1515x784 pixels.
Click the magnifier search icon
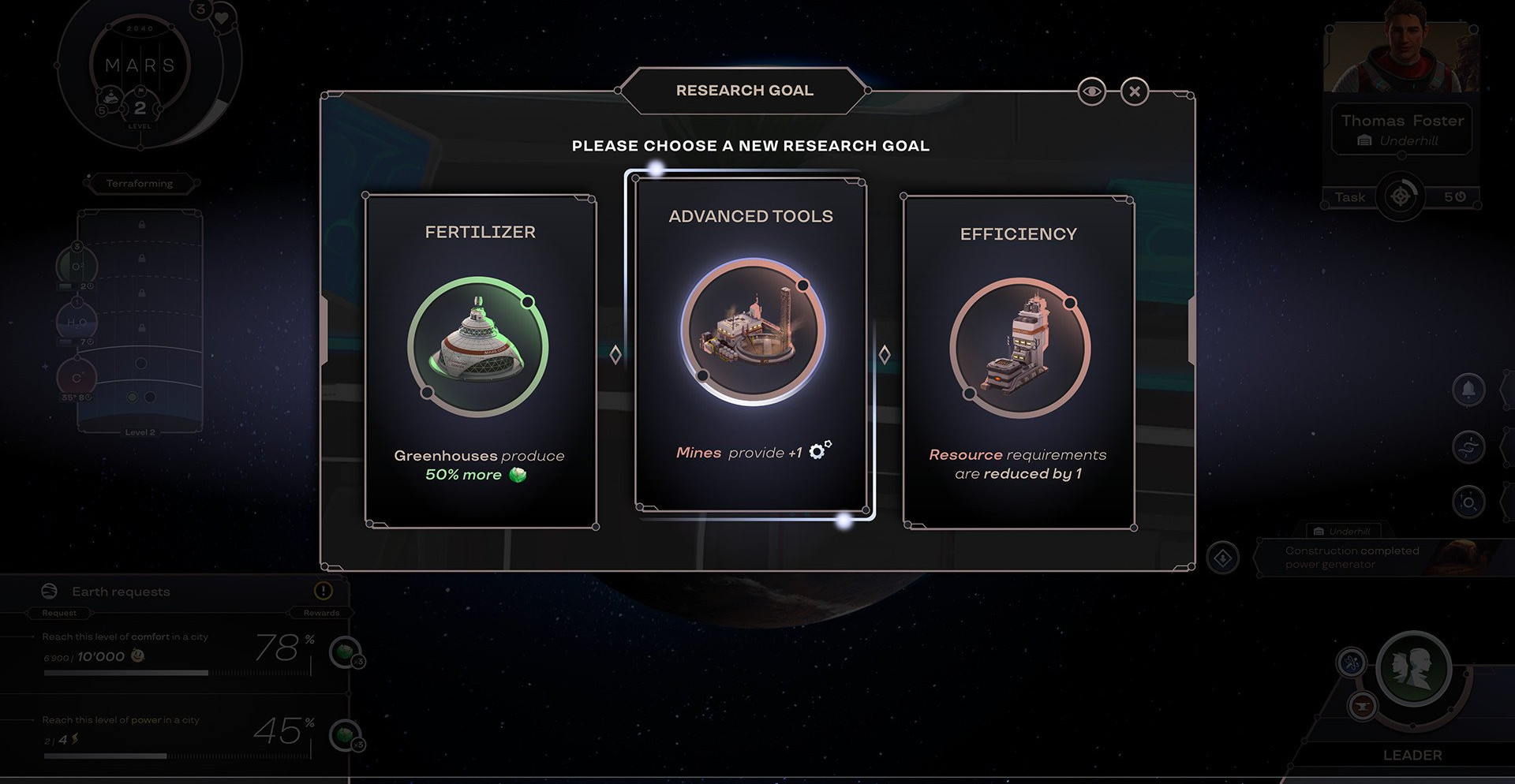1468,502
